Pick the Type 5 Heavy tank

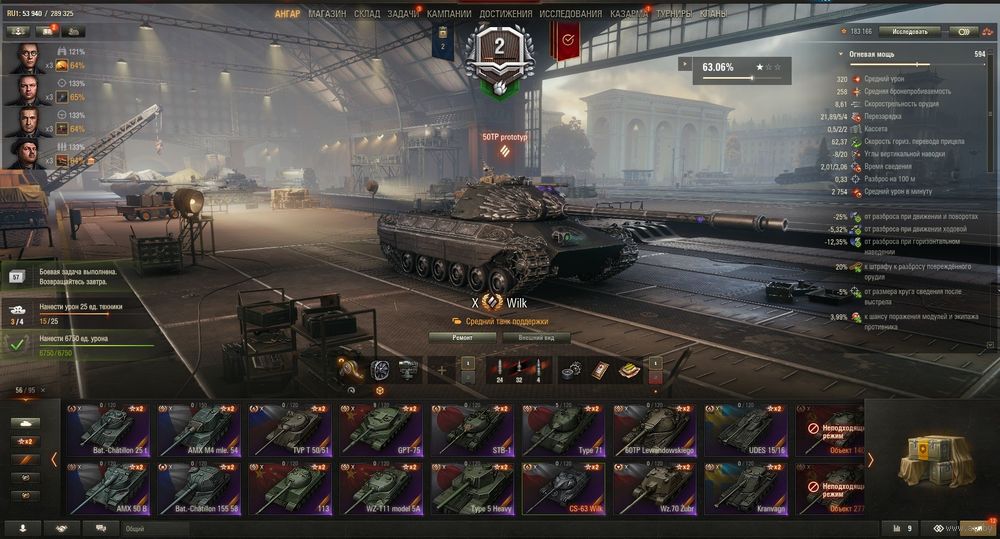pyautogui.click(x=472, y=489)
